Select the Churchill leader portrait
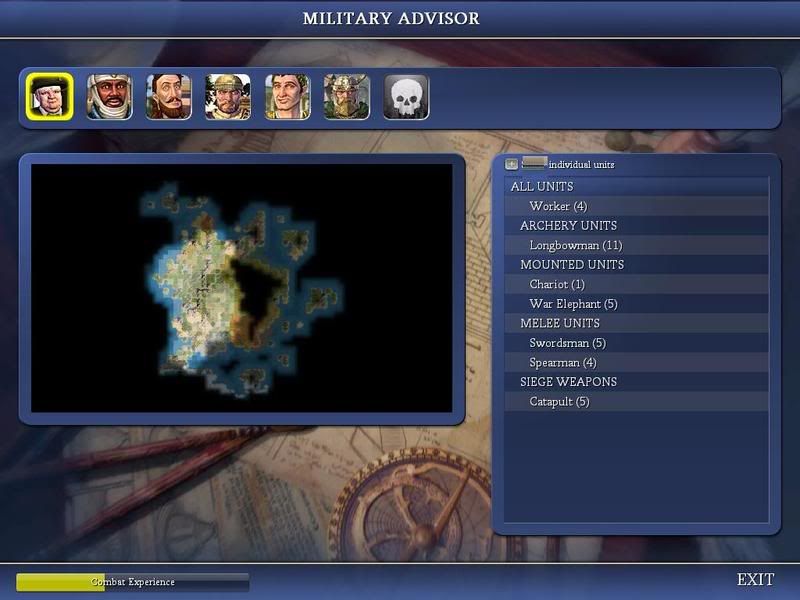The height and width of the screenshot is (600, 800). click(50, 98)
